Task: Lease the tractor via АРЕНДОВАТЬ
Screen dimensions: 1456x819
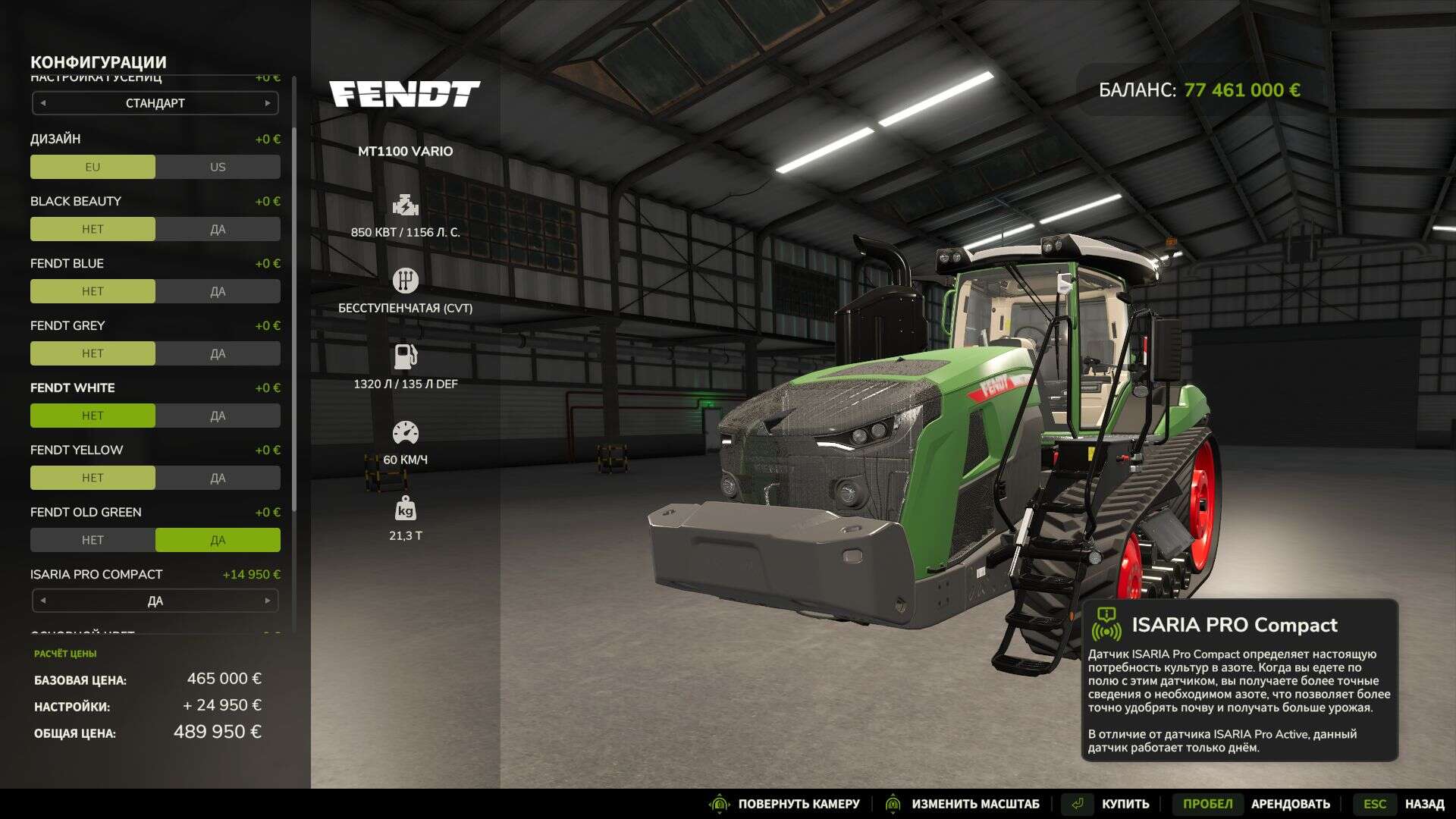Action: click(1290, 804)
